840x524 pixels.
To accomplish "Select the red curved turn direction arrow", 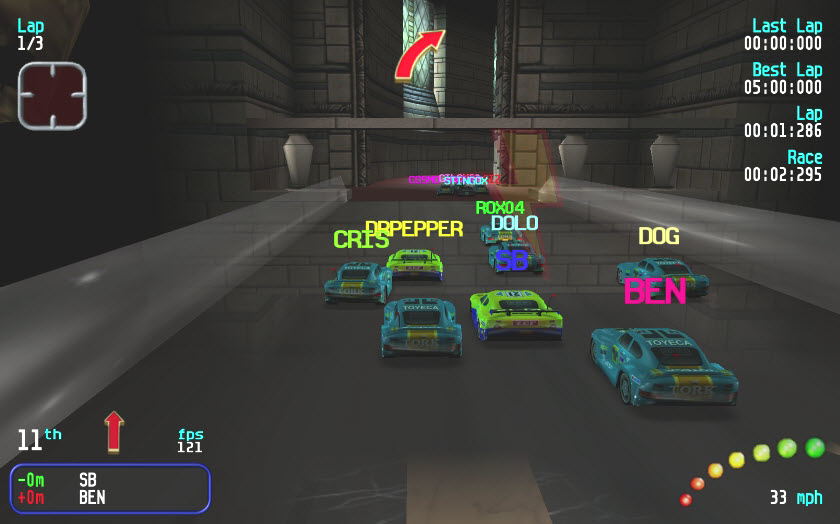I will (x=418, y=55).
